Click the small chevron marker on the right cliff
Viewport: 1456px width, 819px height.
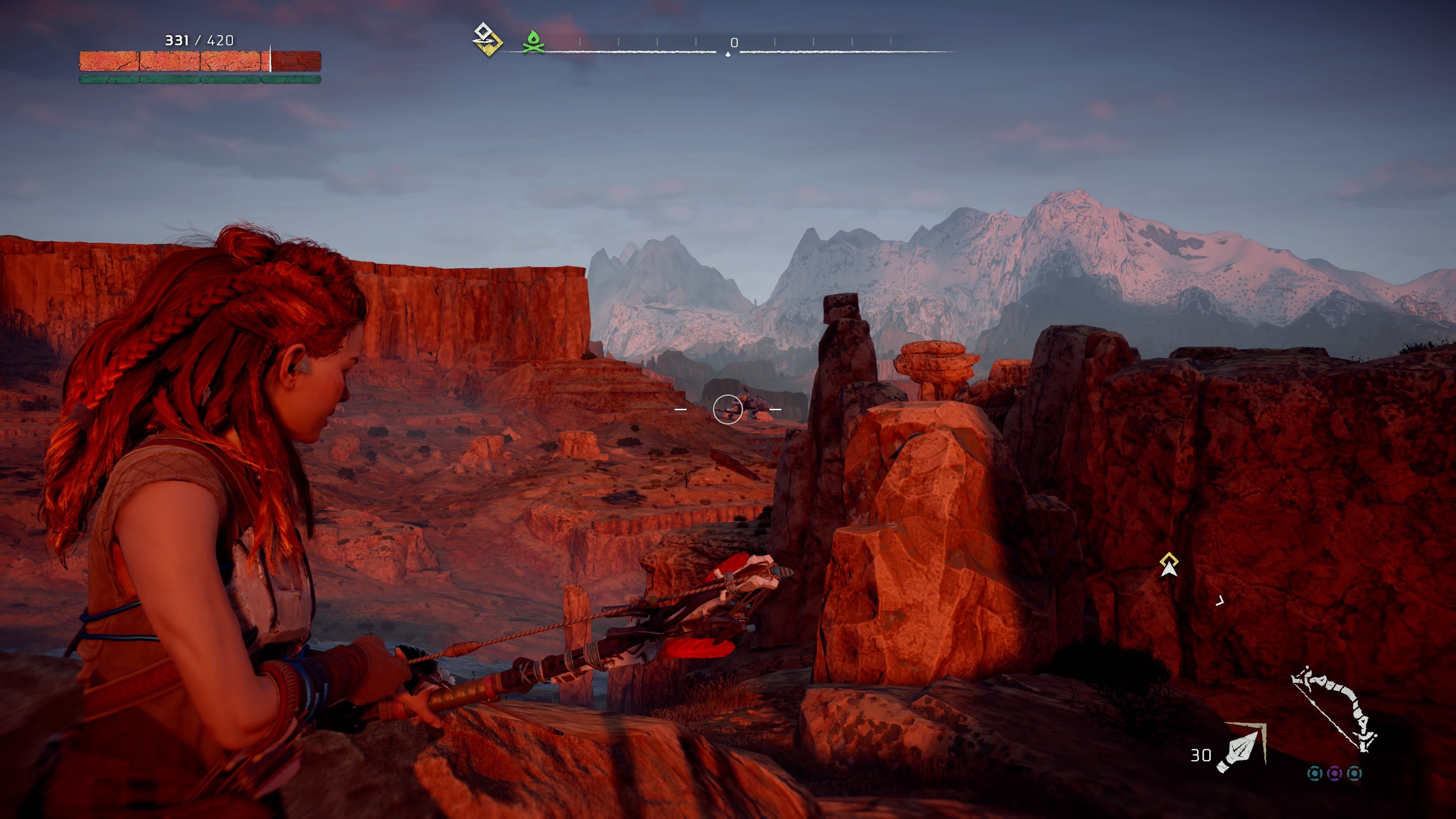click(x=1220, y=601)
